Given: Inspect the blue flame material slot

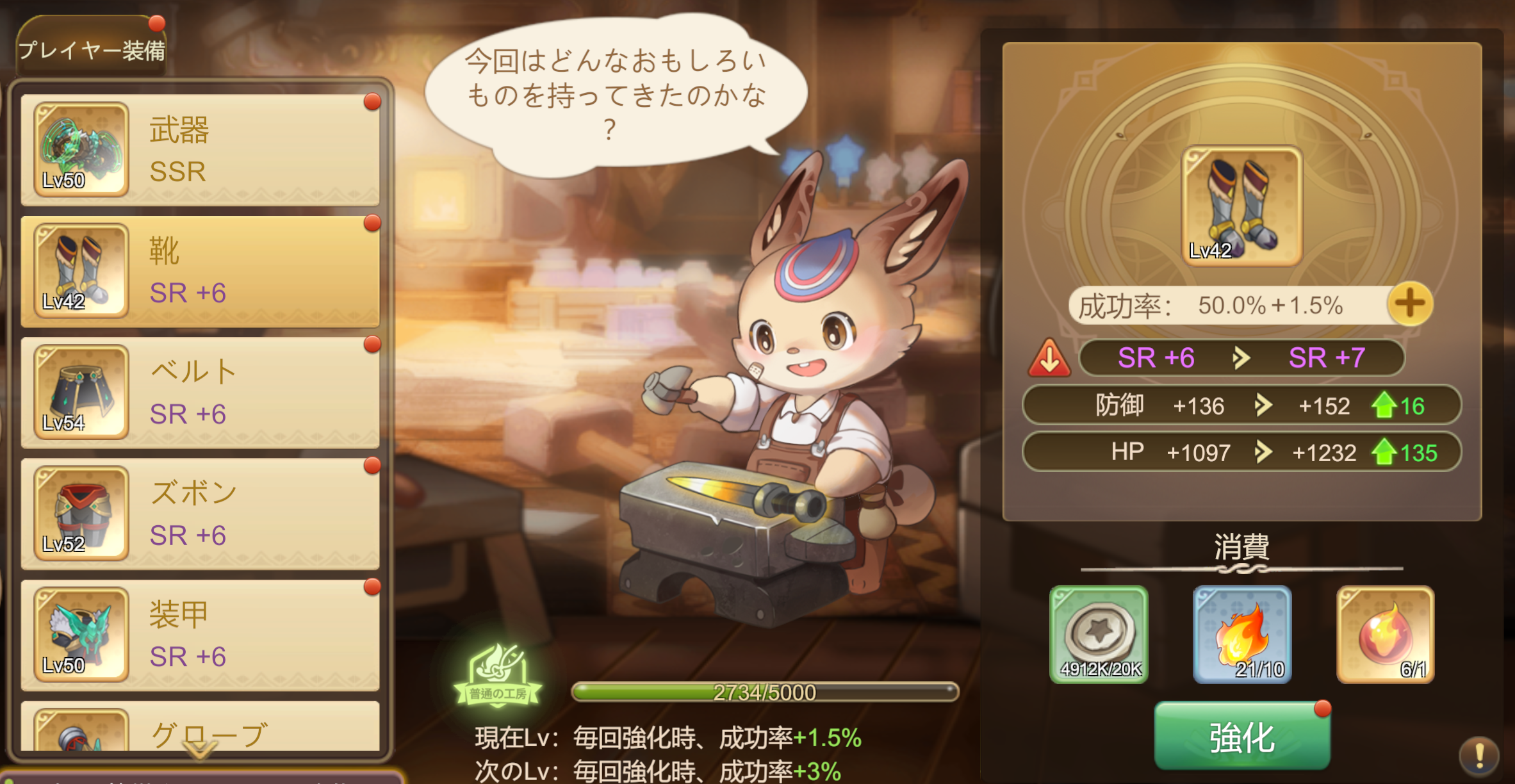Looking at the screenshot, I should [1241, 634].
